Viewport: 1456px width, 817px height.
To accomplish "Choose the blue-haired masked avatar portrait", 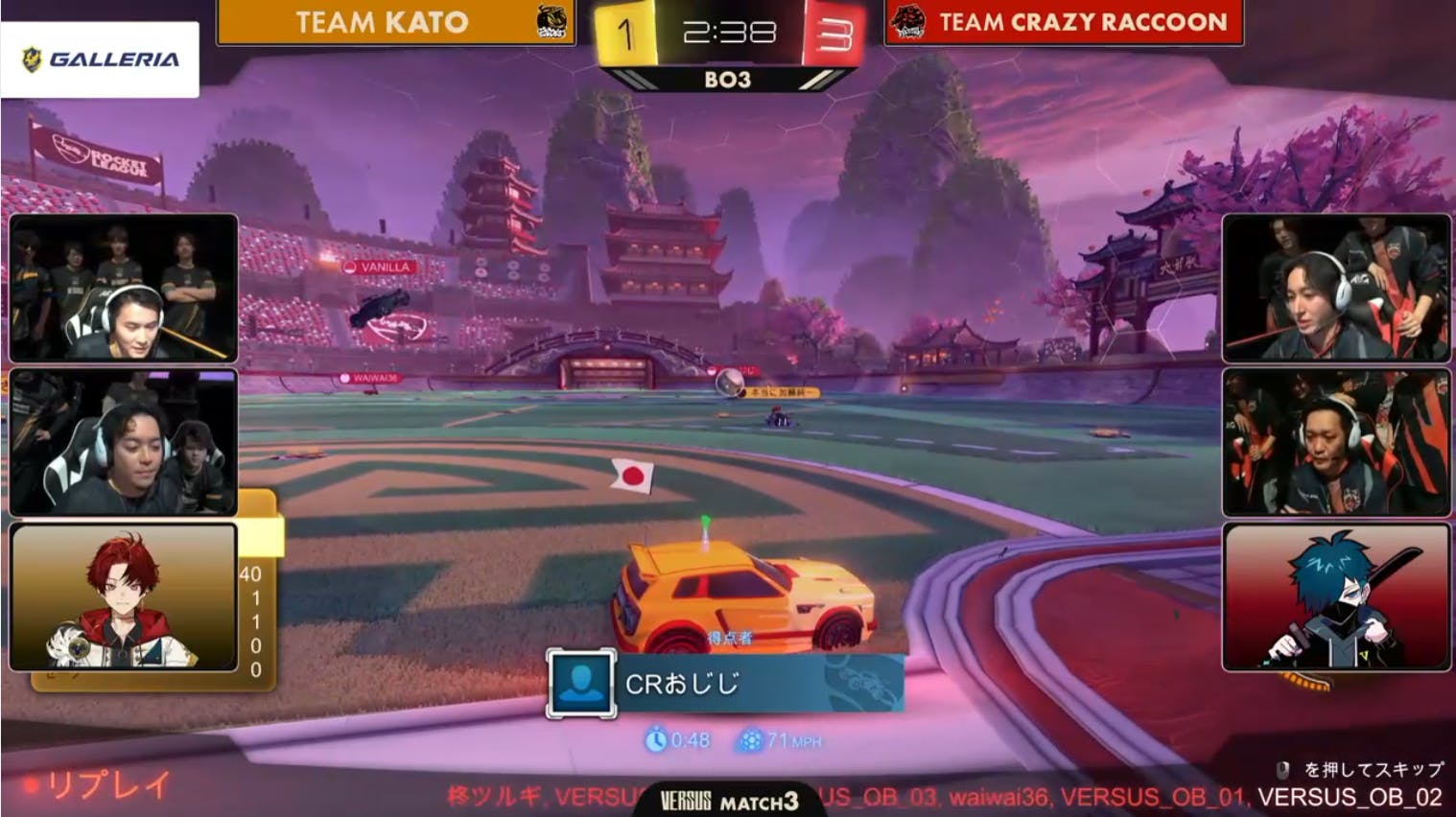I will click(1335, 596).
